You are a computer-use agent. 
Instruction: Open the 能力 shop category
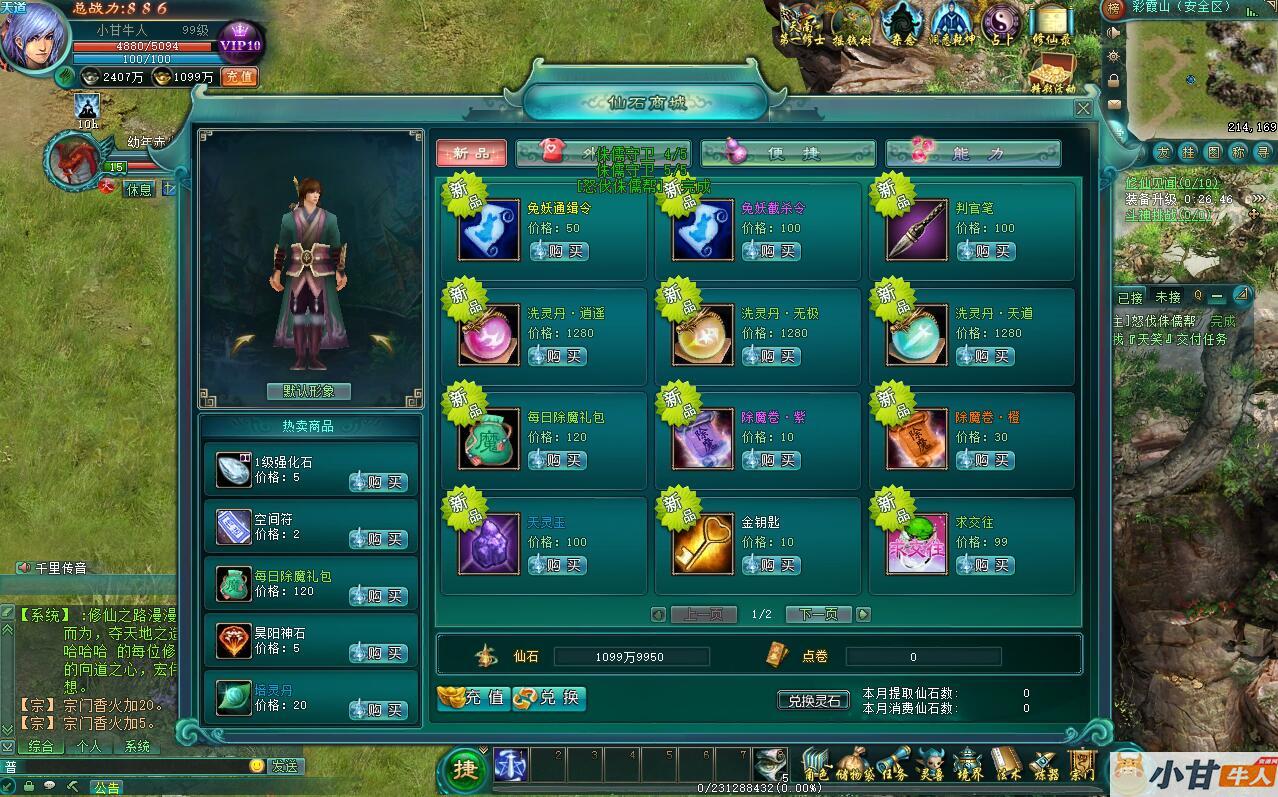973,153
